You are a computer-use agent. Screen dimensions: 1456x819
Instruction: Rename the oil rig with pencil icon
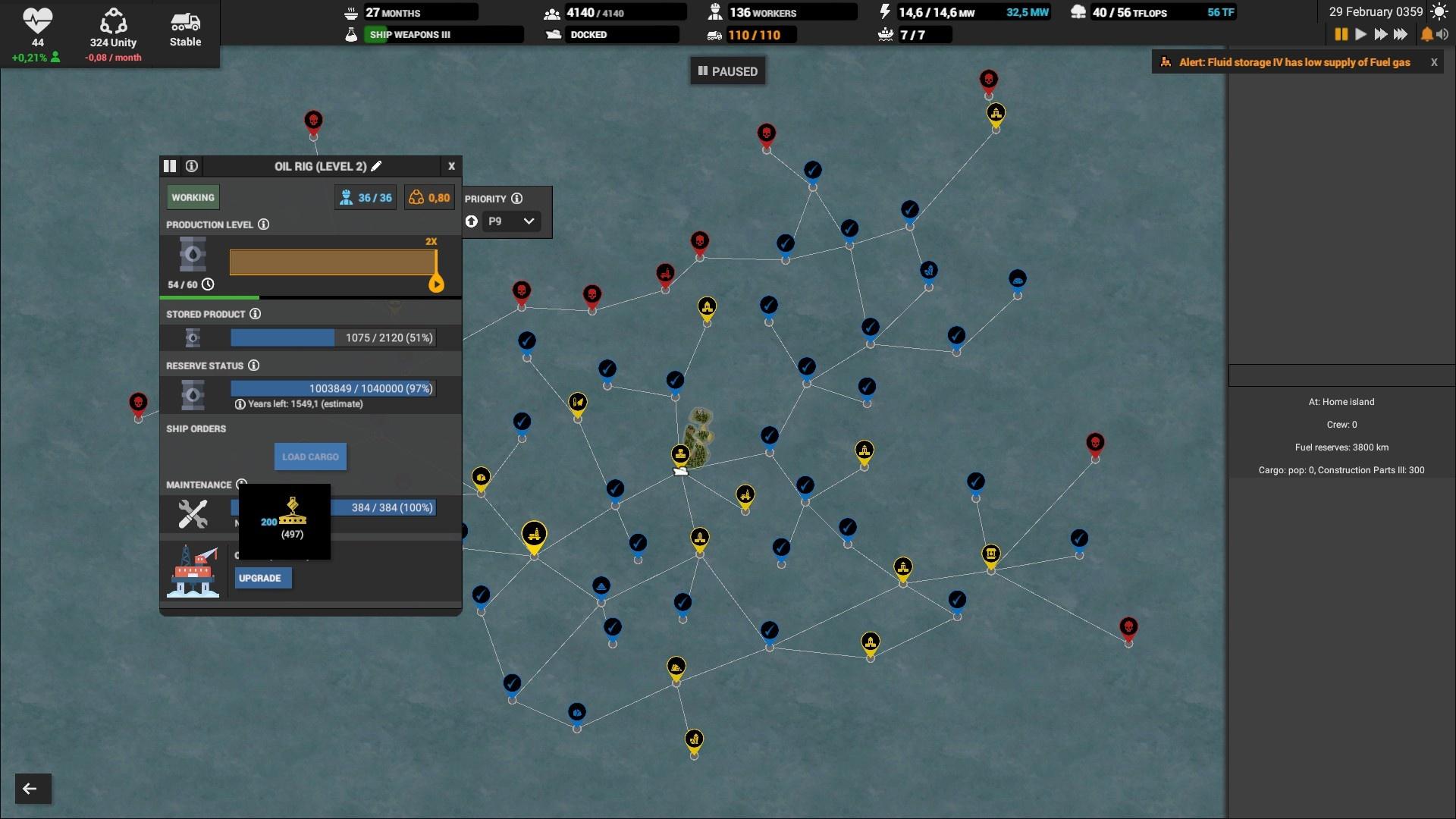[x=376, y=166]
